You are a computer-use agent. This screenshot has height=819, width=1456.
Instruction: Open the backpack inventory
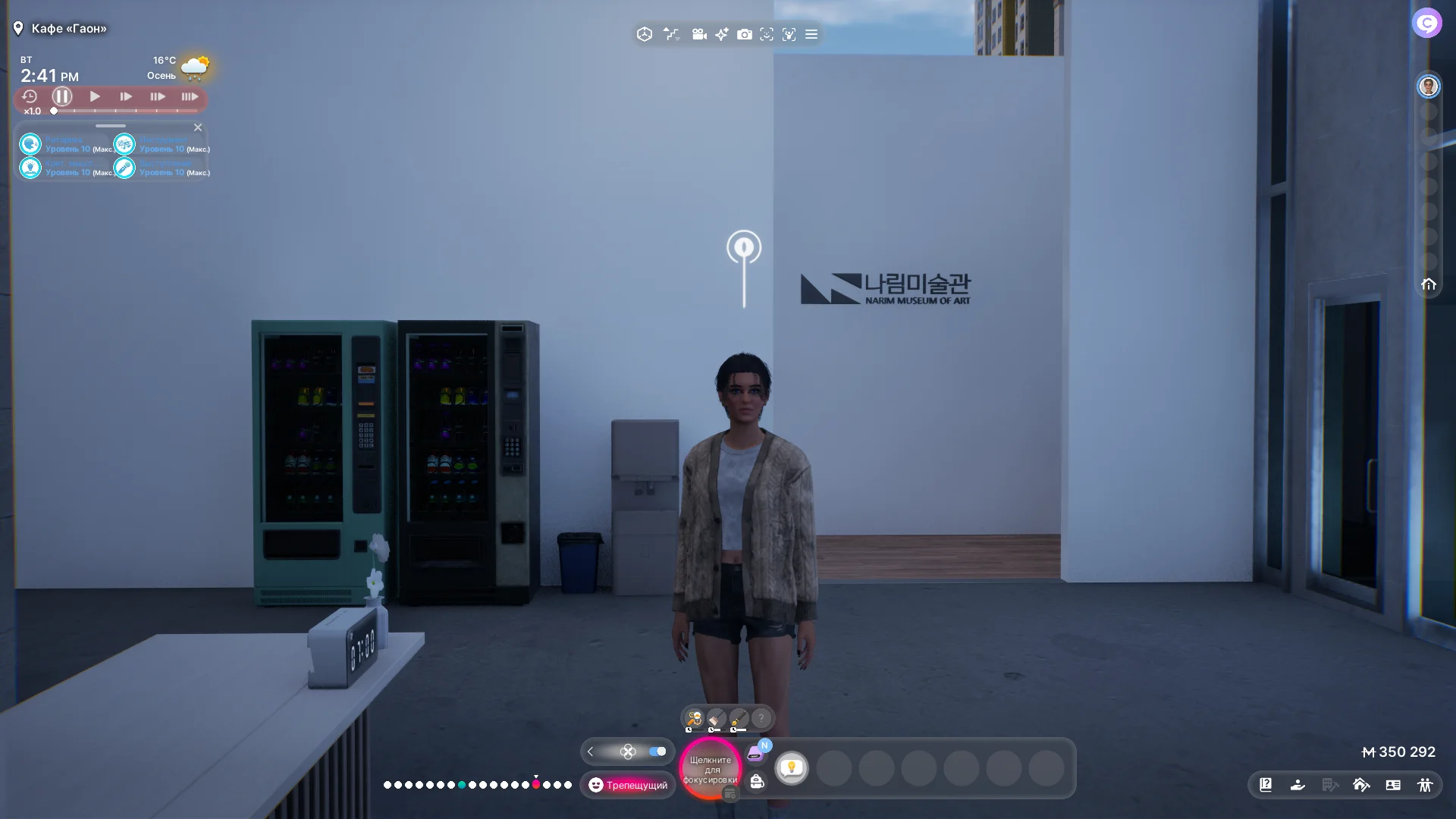[x=757, y=782]
